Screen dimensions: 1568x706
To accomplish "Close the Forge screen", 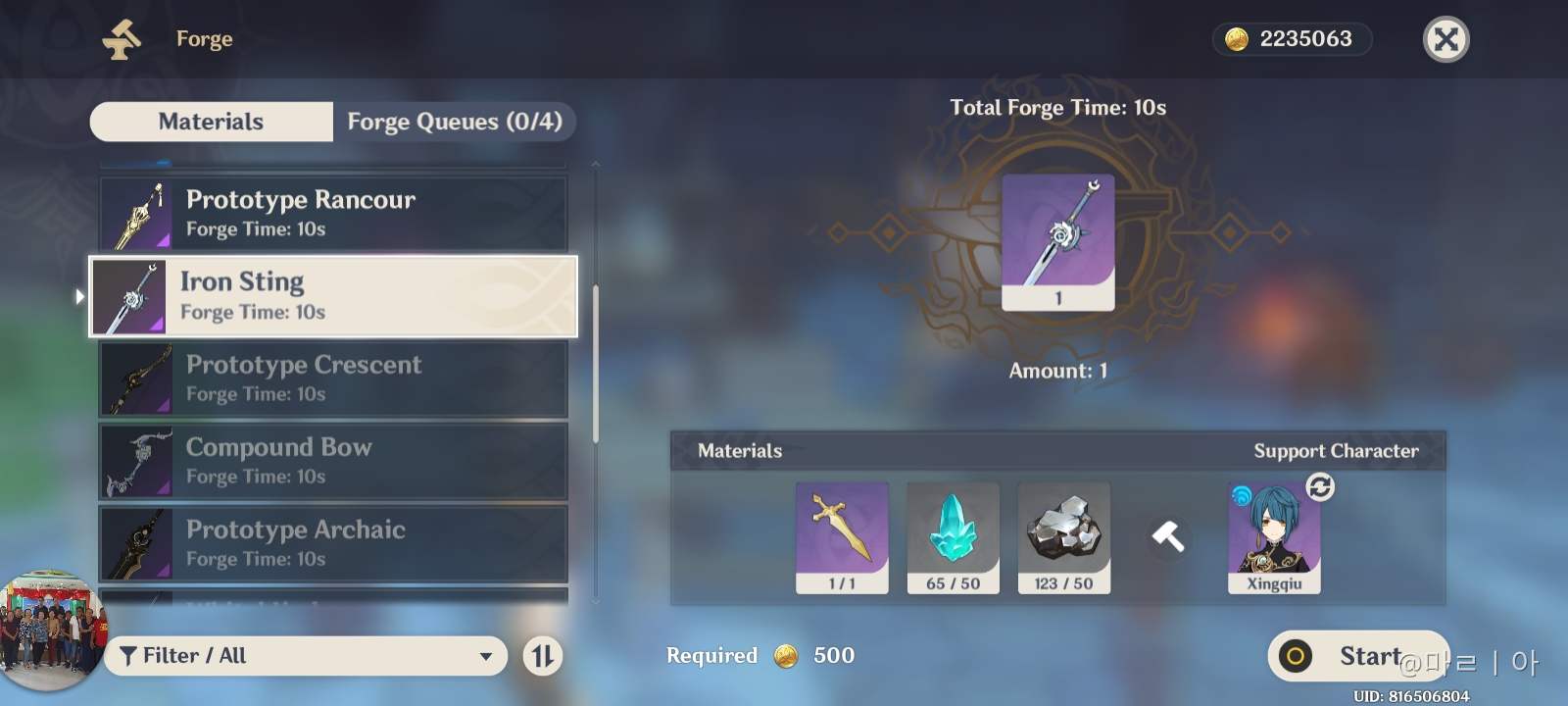I will [x=1445, y=39].
